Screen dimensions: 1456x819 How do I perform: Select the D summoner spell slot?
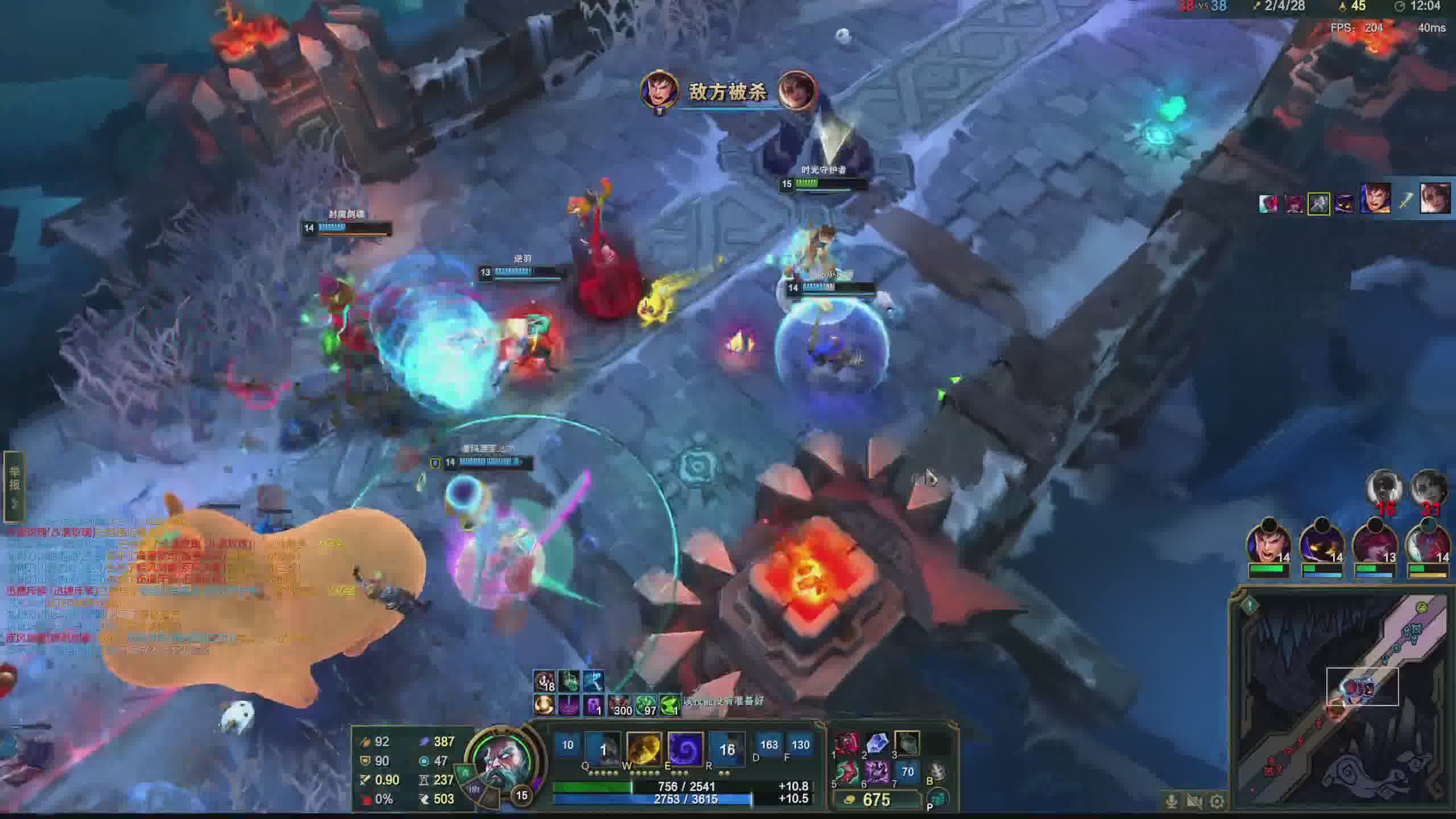pyautogui.click(x=768, y=745)
